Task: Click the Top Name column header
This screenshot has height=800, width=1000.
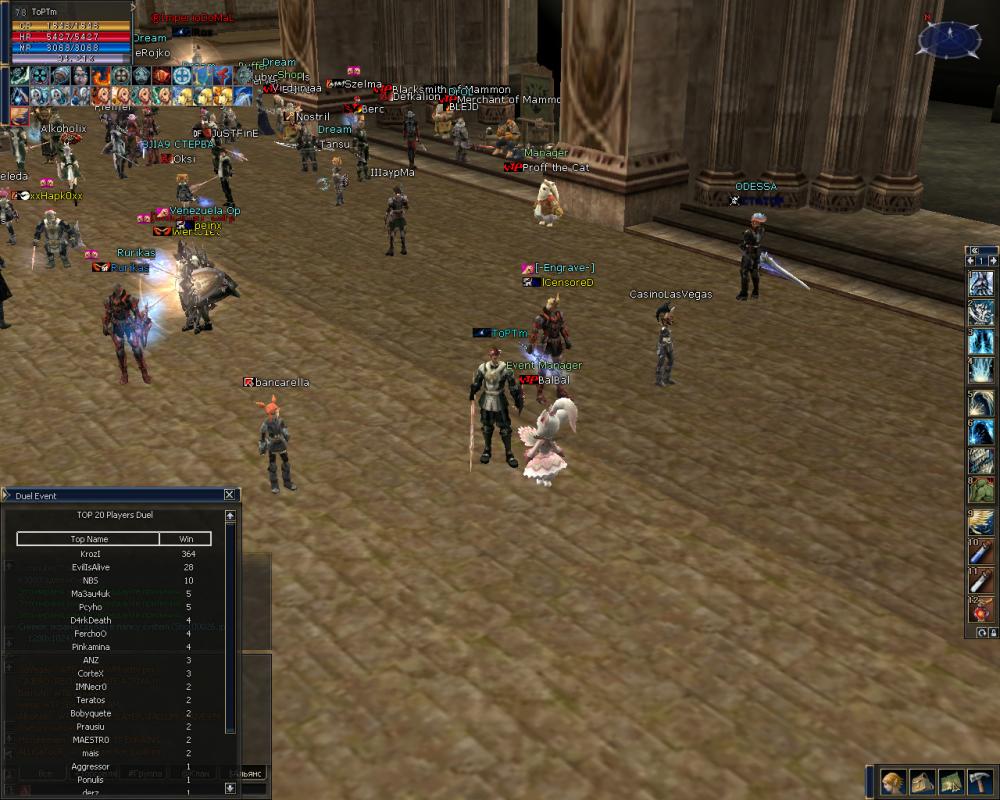Action: pyautogui.click(x=88, y=539)
